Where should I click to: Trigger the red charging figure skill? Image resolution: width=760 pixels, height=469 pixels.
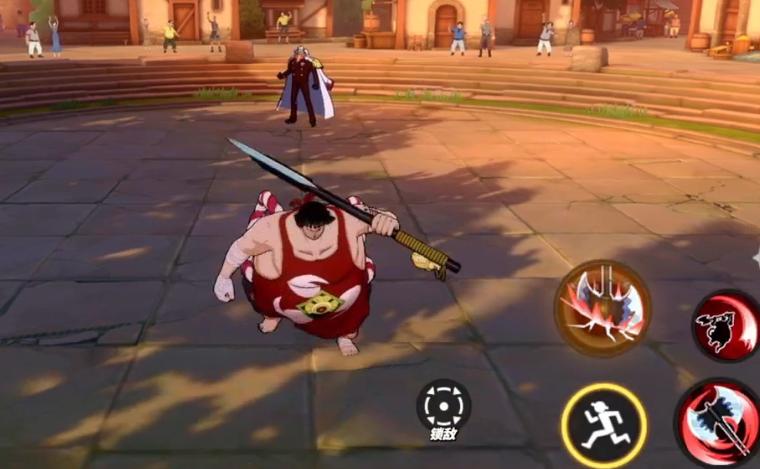[726, 327]
